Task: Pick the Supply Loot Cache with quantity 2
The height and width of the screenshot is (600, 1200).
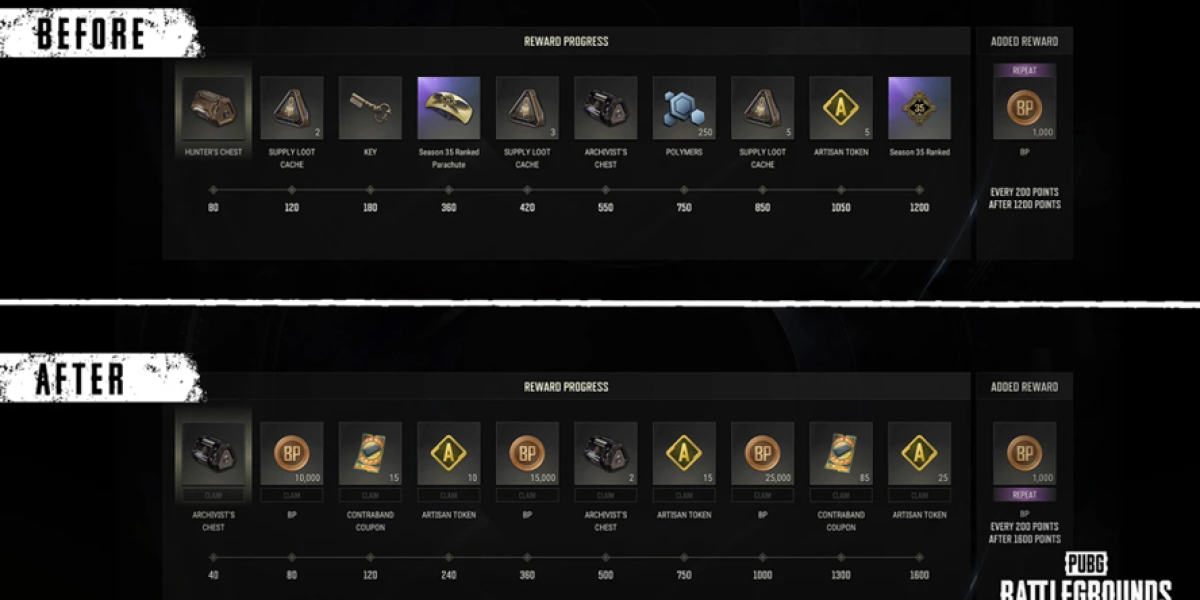Action: coord(291,108)
